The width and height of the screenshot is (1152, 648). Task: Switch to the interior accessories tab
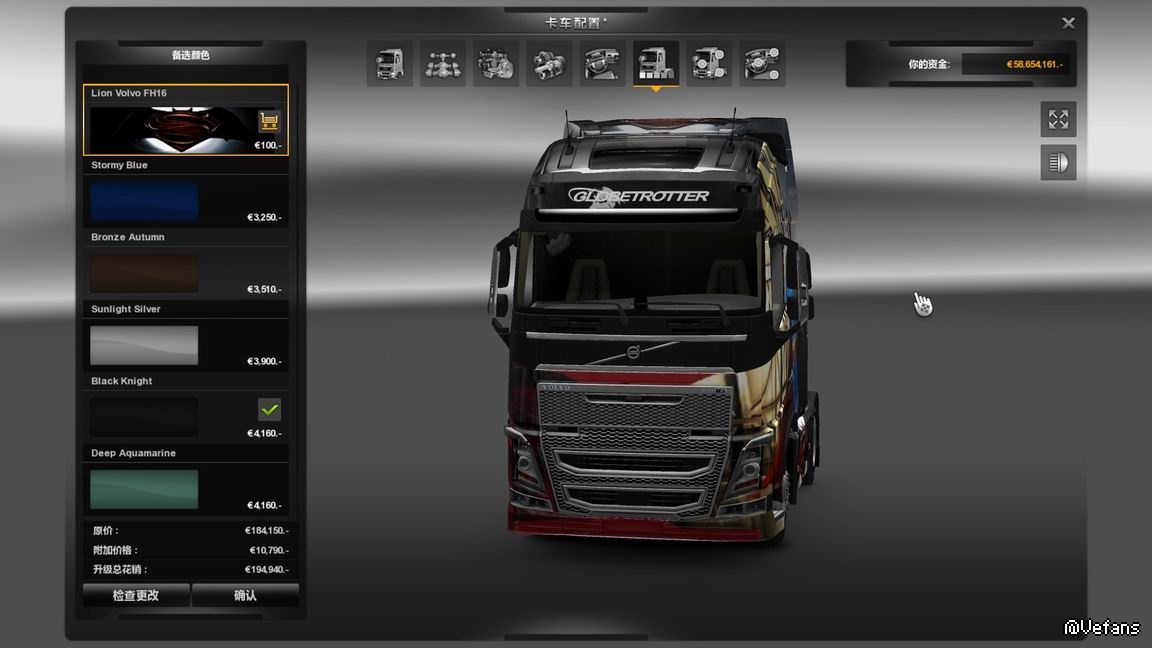(x=762, y=64)
